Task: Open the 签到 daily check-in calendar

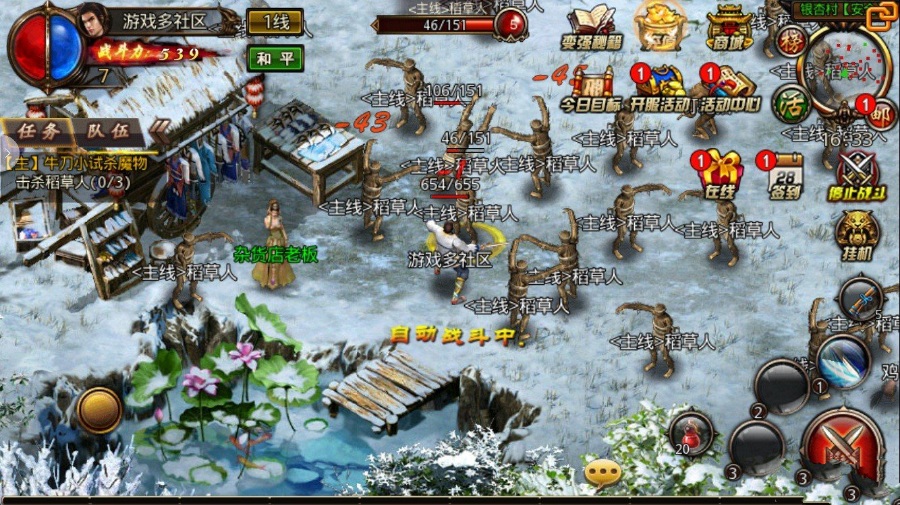Action: click(786, 175)
